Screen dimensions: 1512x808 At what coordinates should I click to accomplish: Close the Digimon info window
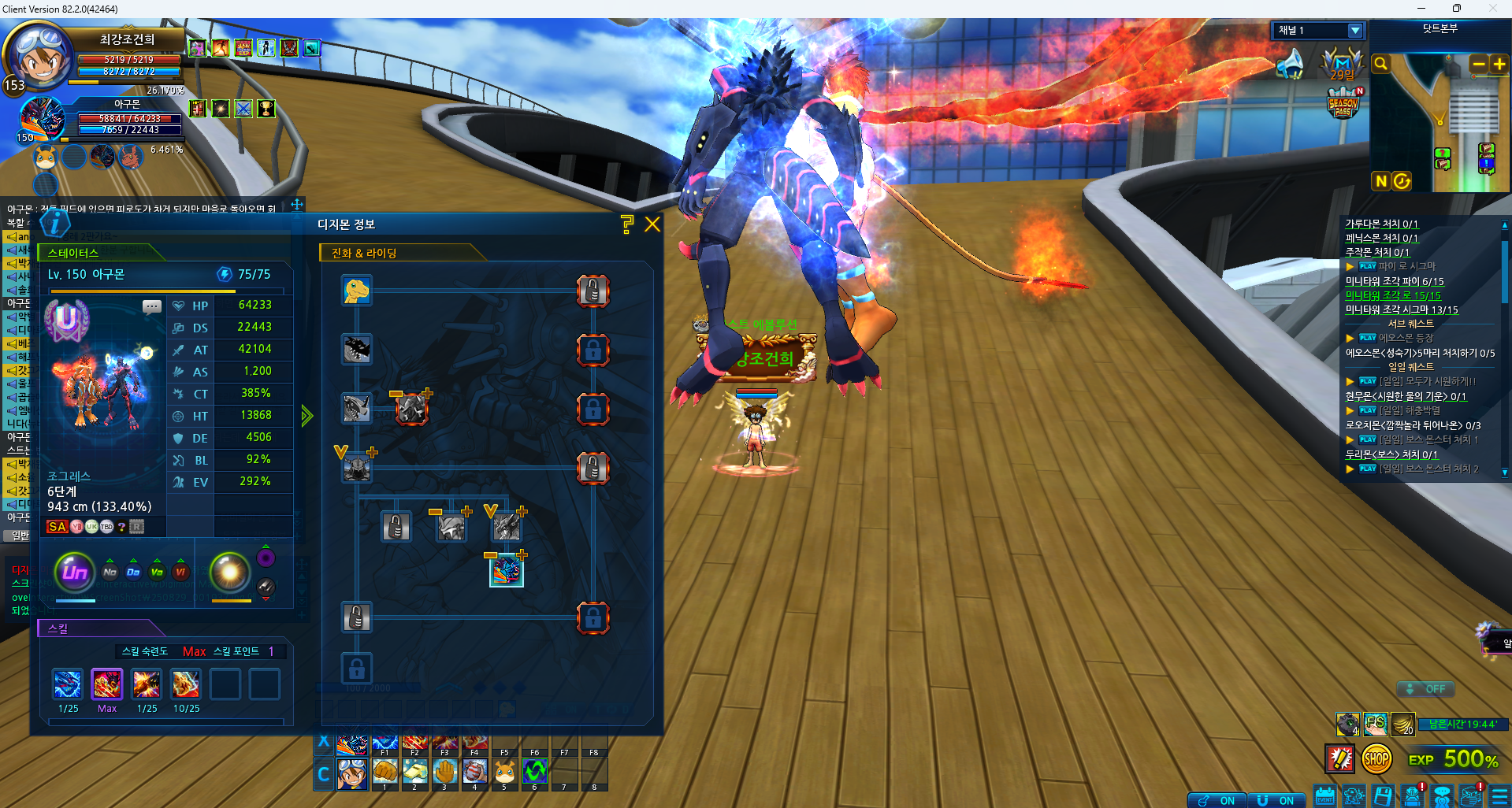pos(652,224)
